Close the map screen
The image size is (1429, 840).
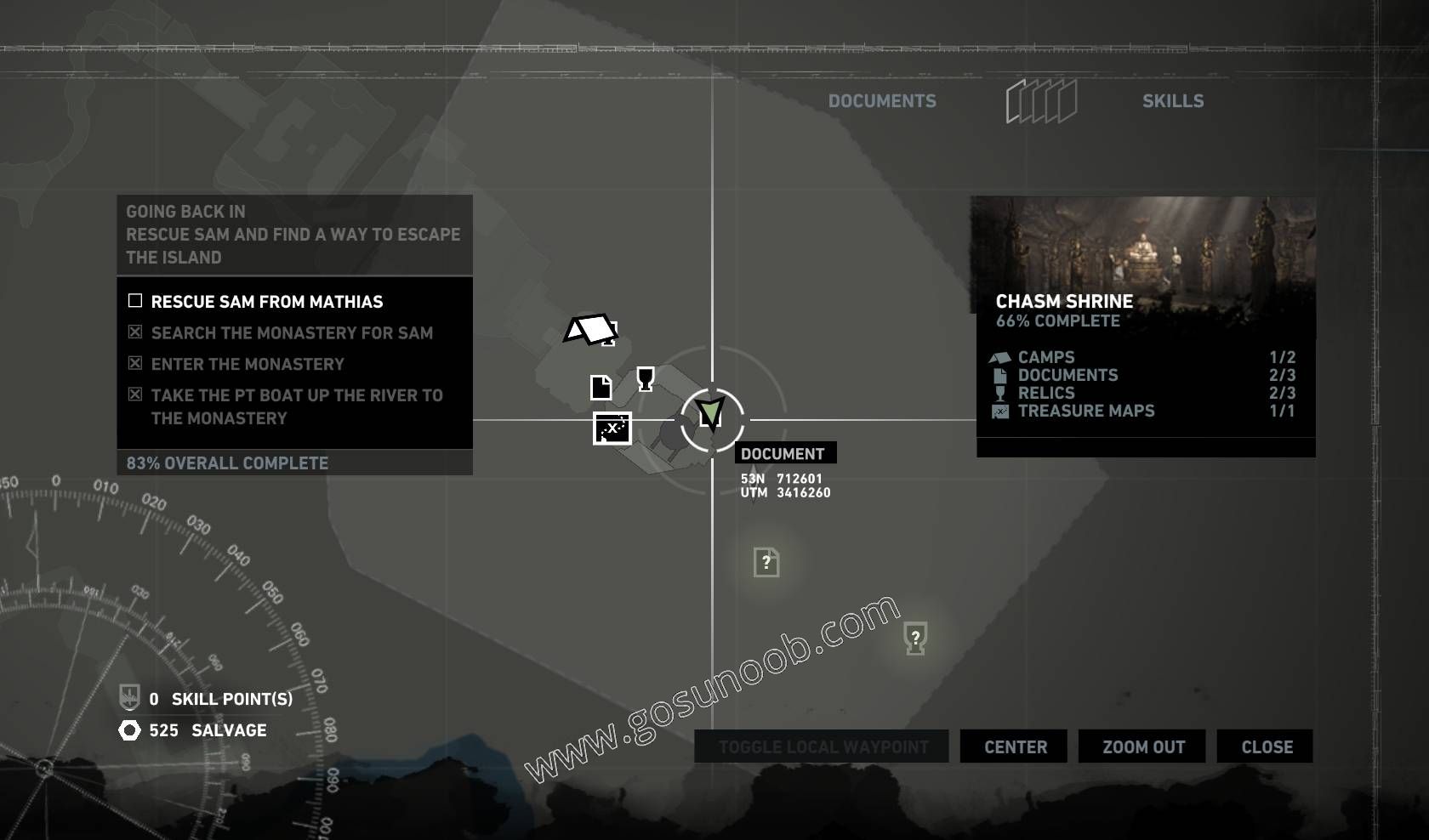[x=1266, y=746]
